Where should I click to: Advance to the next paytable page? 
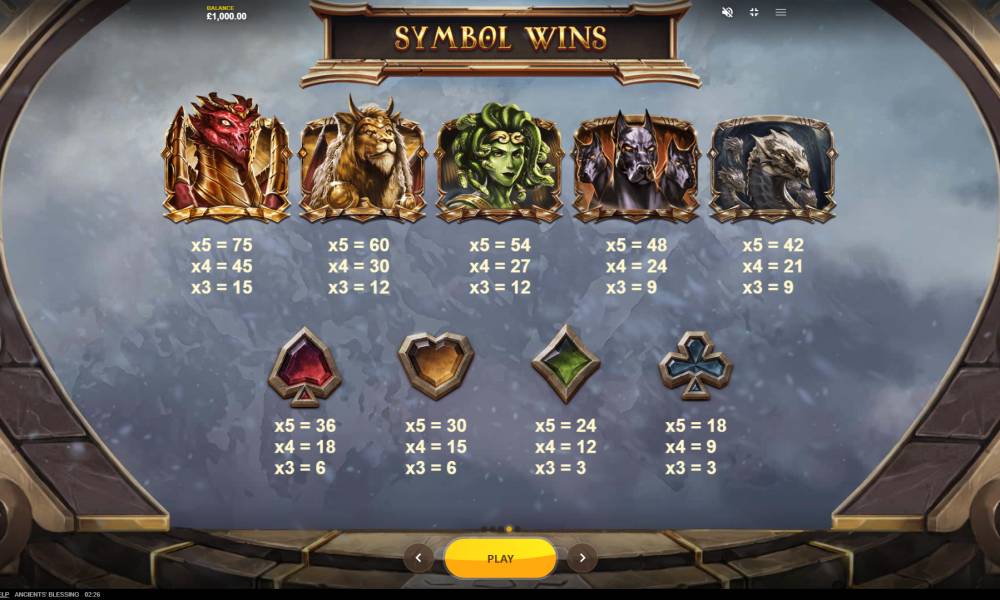click(582, 559)
